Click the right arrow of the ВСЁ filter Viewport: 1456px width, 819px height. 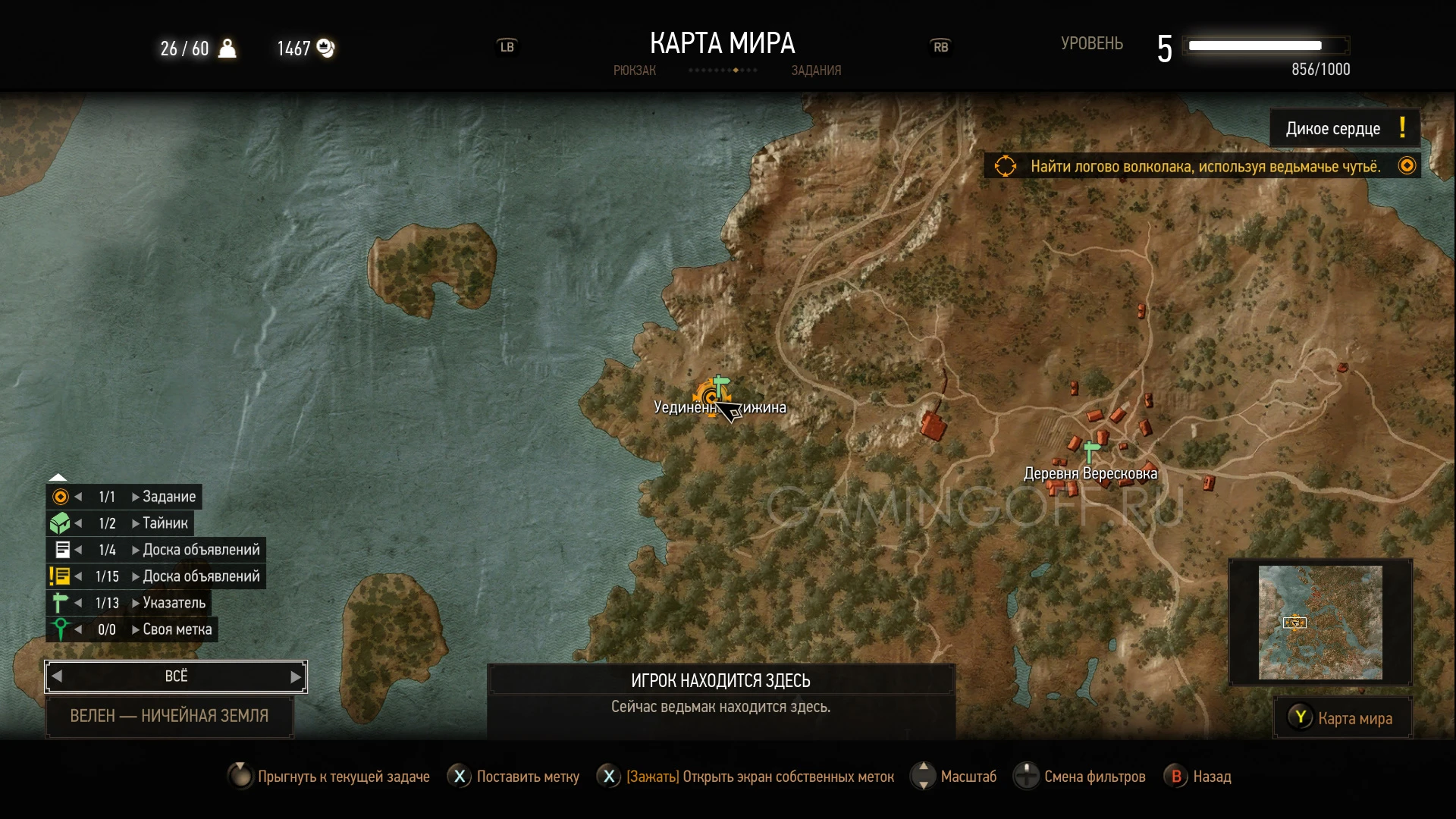pyautogui.click(x=296, y=677)
